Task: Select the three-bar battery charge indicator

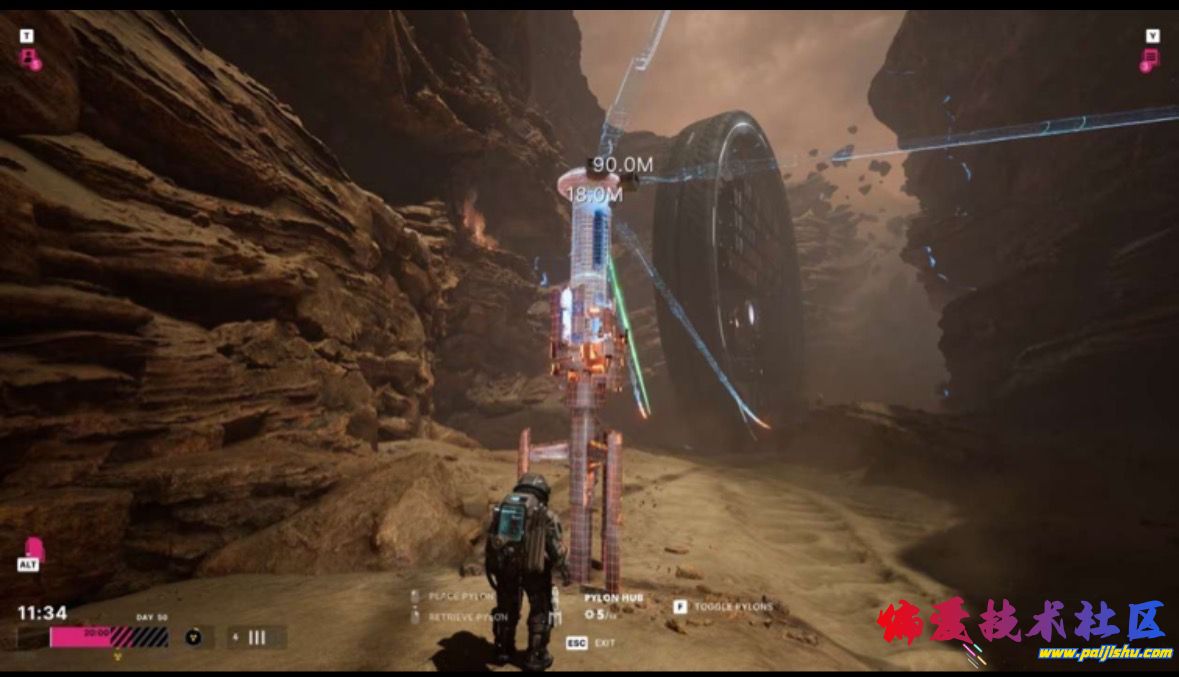Action: tap(257, 637)
